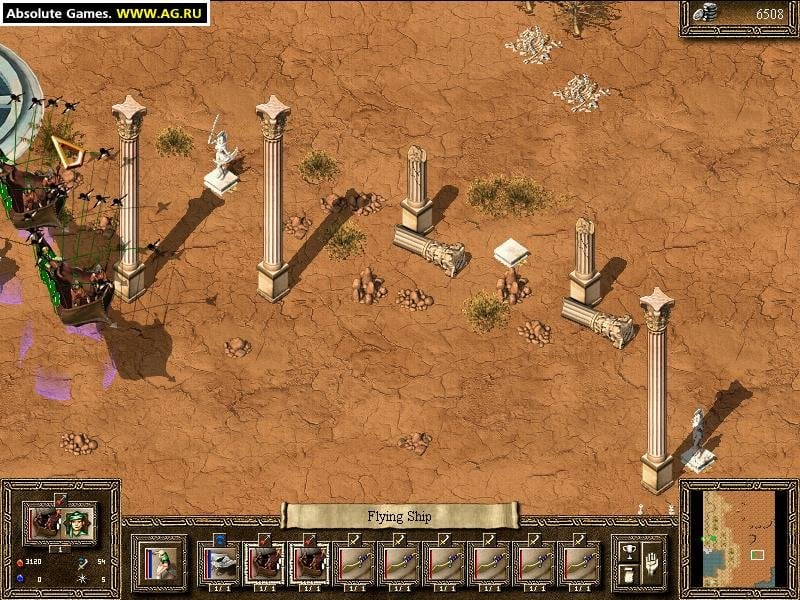Click the minimap to move the view
The width and height of the screenshot is (800, 600).
tap(738, 538)
